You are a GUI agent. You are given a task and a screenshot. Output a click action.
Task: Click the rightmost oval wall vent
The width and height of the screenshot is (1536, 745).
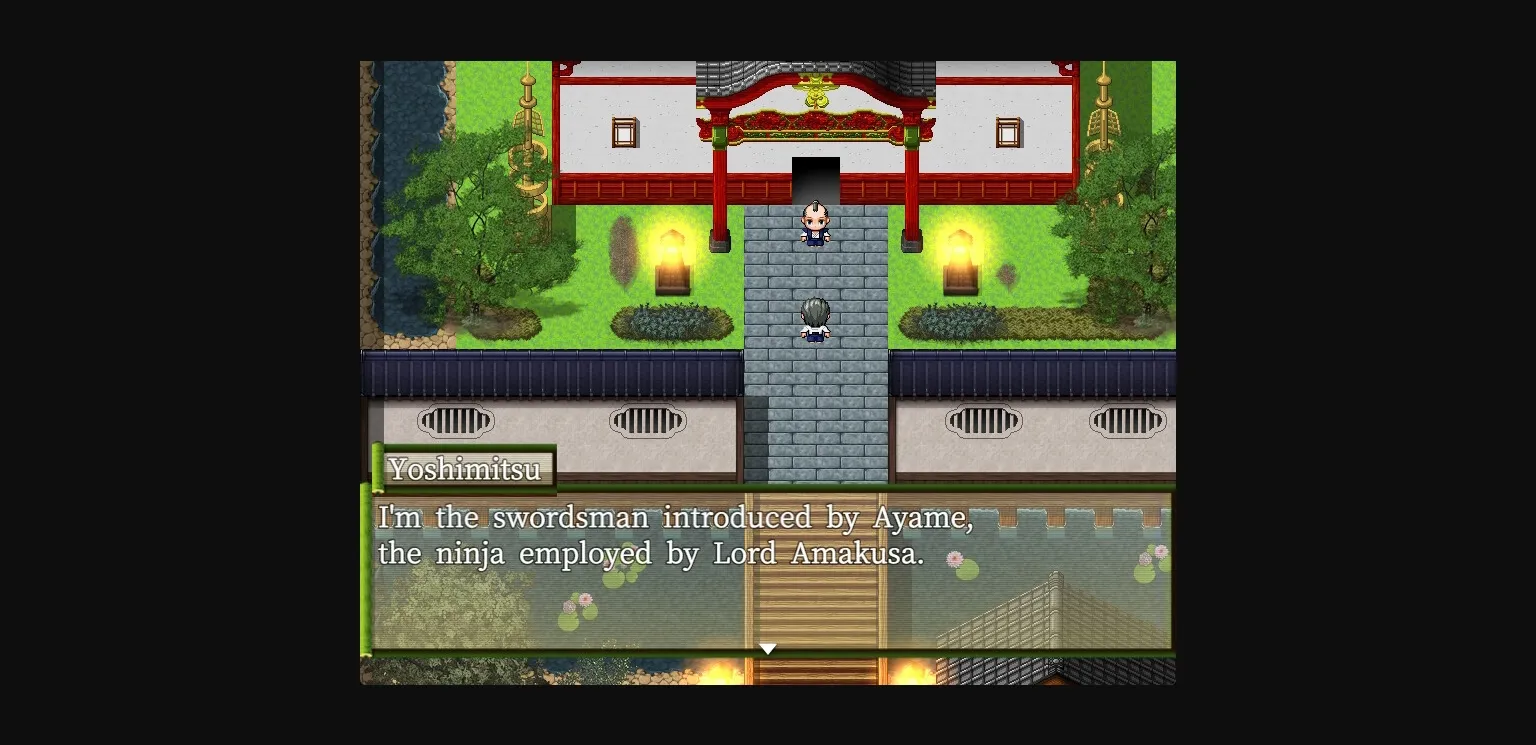[1129, 421]
